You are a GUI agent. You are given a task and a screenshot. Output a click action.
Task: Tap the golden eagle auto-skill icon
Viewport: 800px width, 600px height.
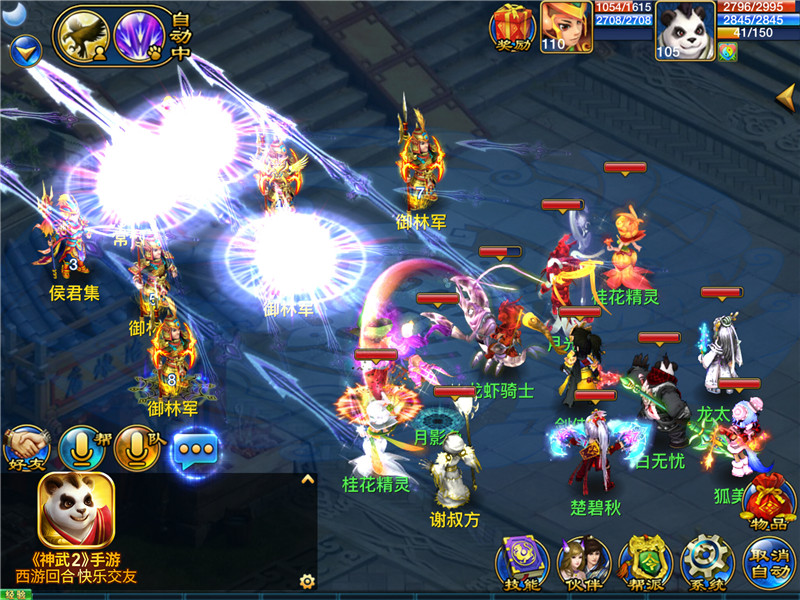83,37
